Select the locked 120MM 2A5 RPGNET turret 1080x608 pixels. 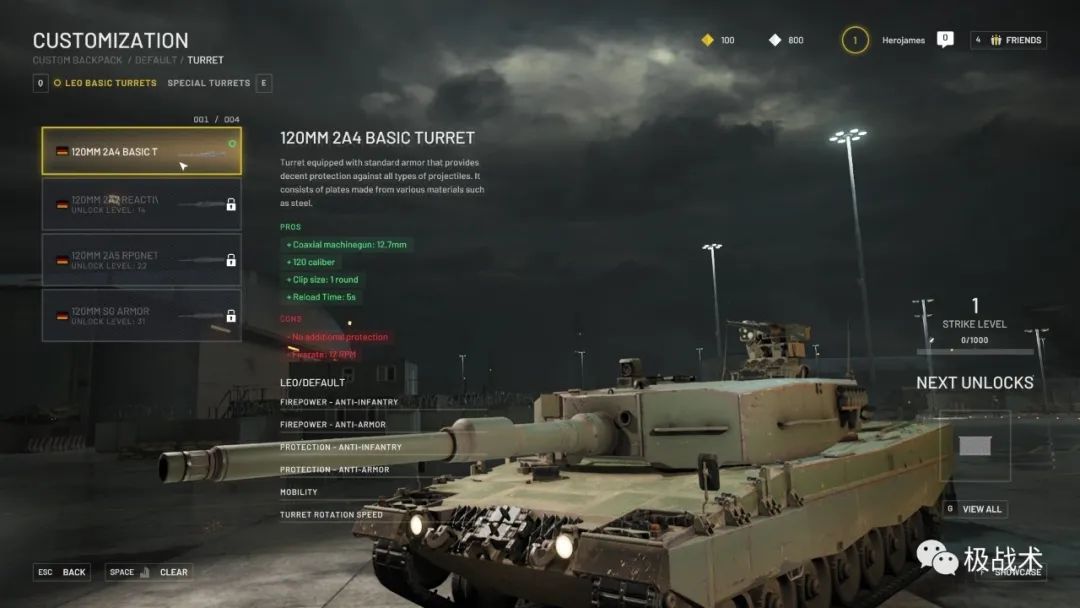(141, 260)
